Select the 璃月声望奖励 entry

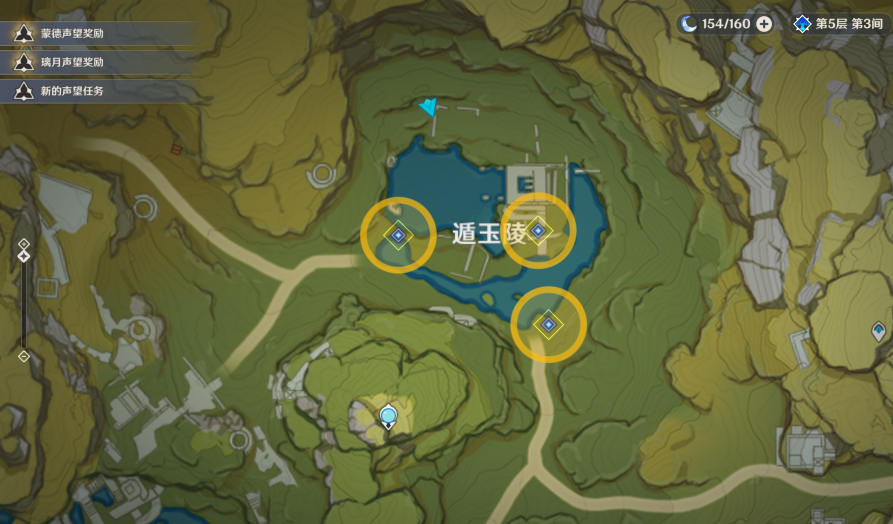point(72,62)
